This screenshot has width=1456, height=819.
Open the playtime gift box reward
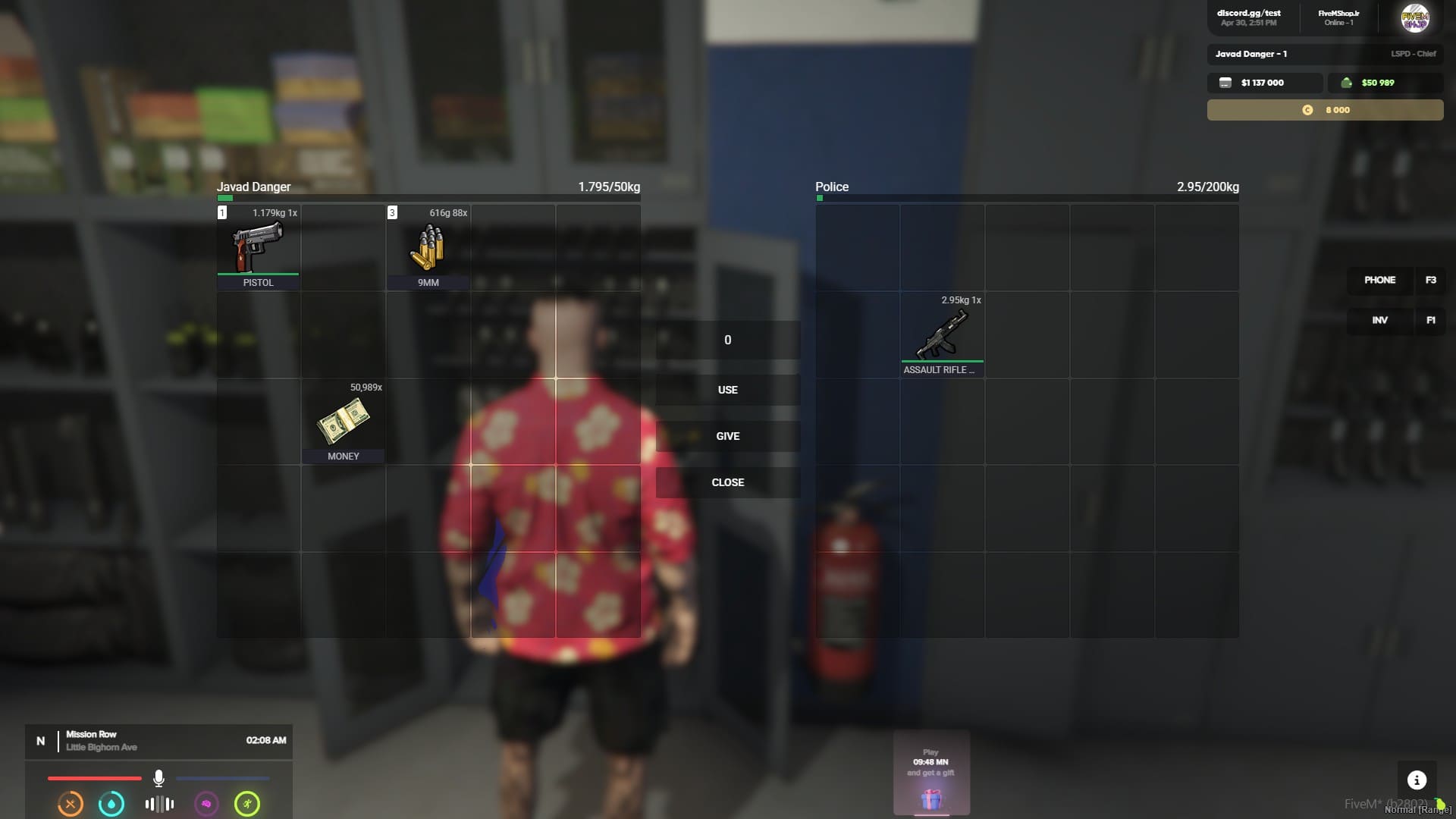click(931, 798)
